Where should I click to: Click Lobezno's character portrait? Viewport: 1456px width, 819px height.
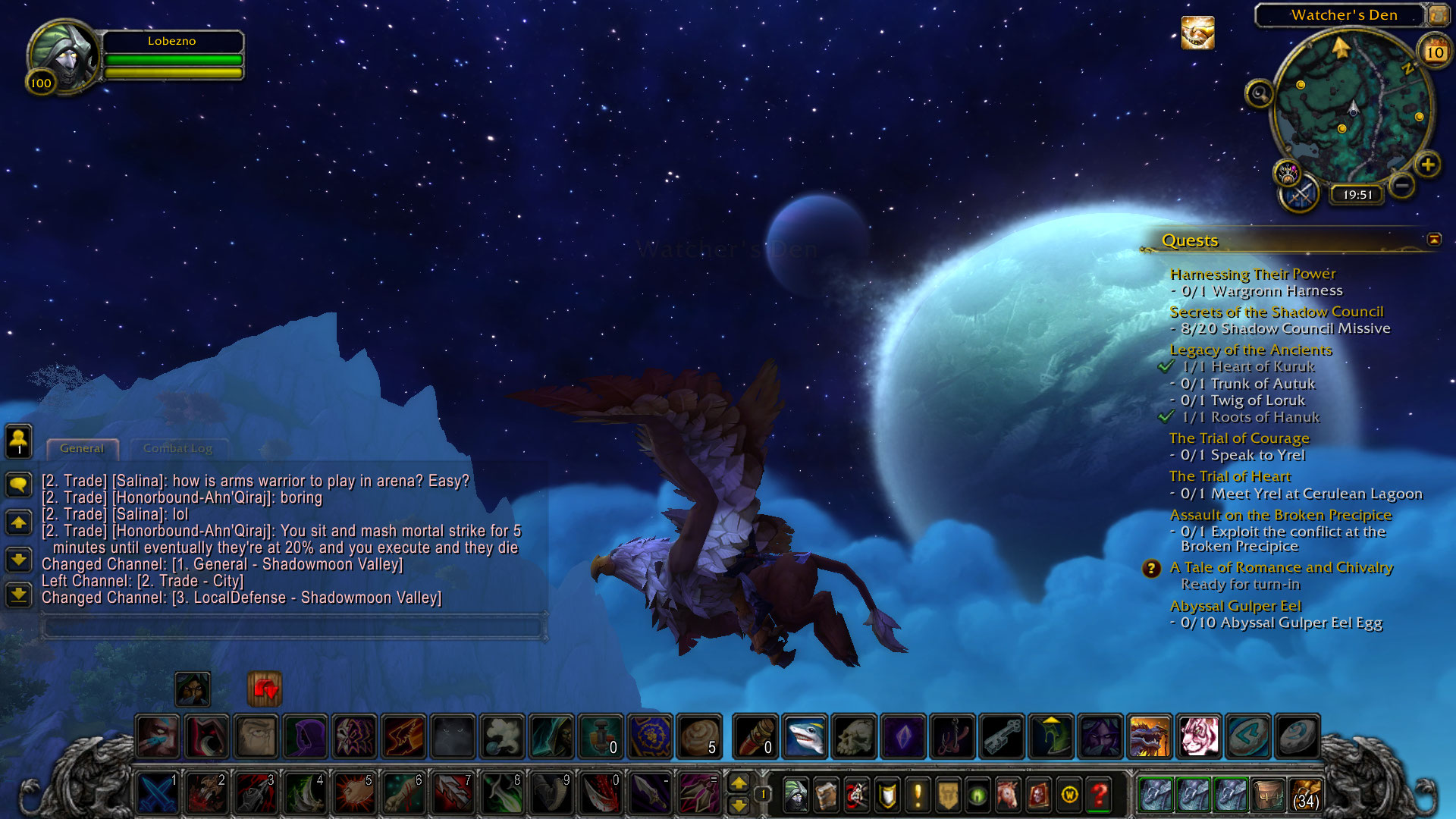click(64, 55)
